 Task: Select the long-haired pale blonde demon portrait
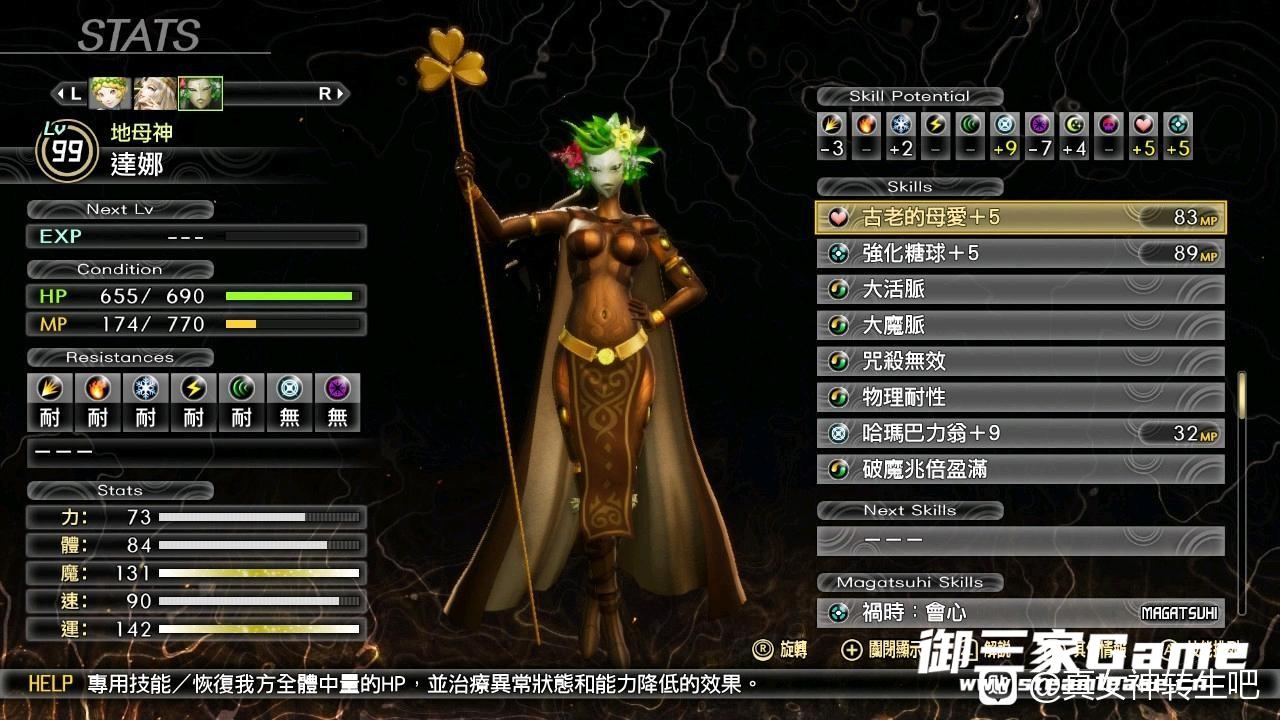point(155,93)
